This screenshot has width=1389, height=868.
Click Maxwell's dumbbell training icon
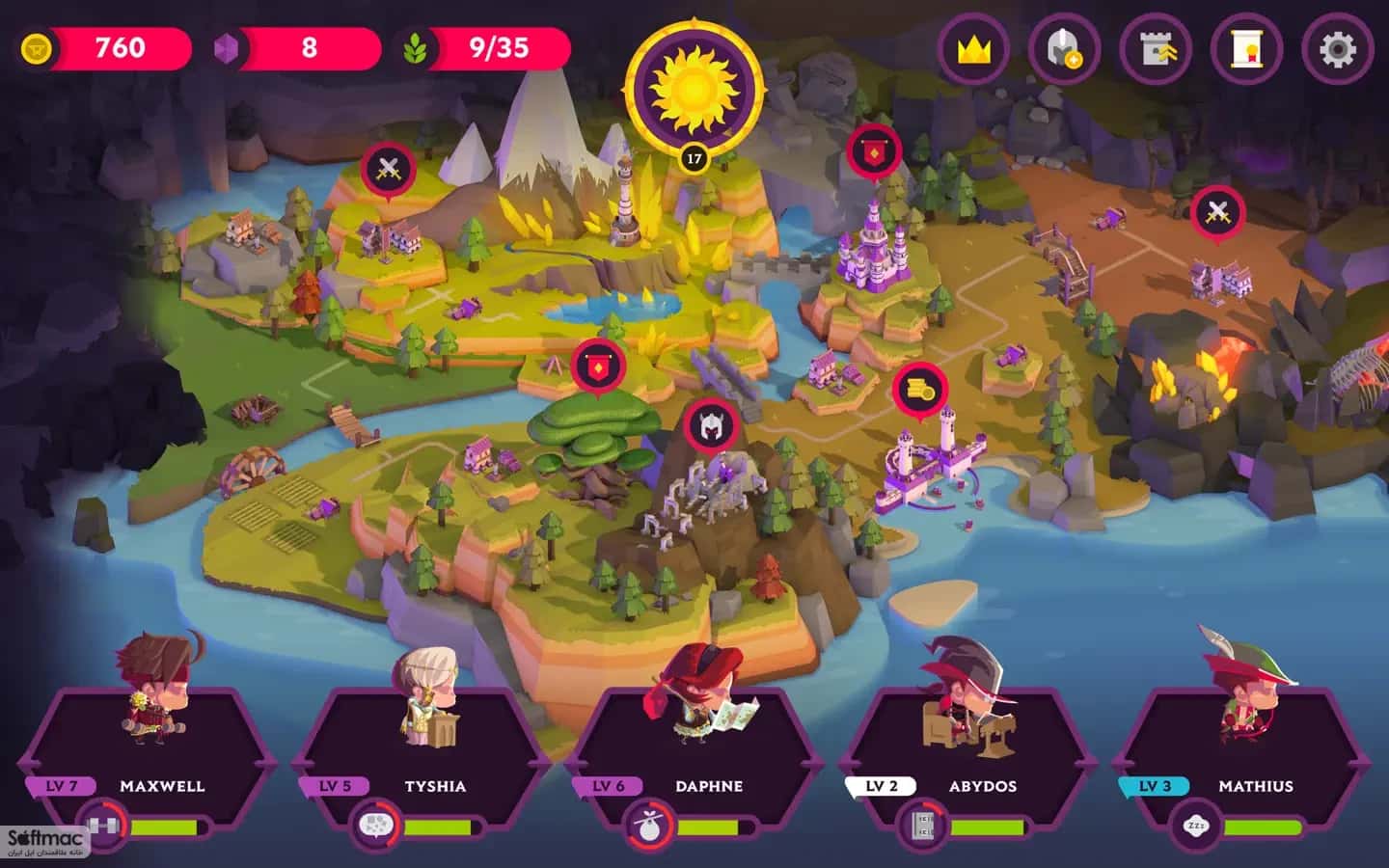pos(101,827)
